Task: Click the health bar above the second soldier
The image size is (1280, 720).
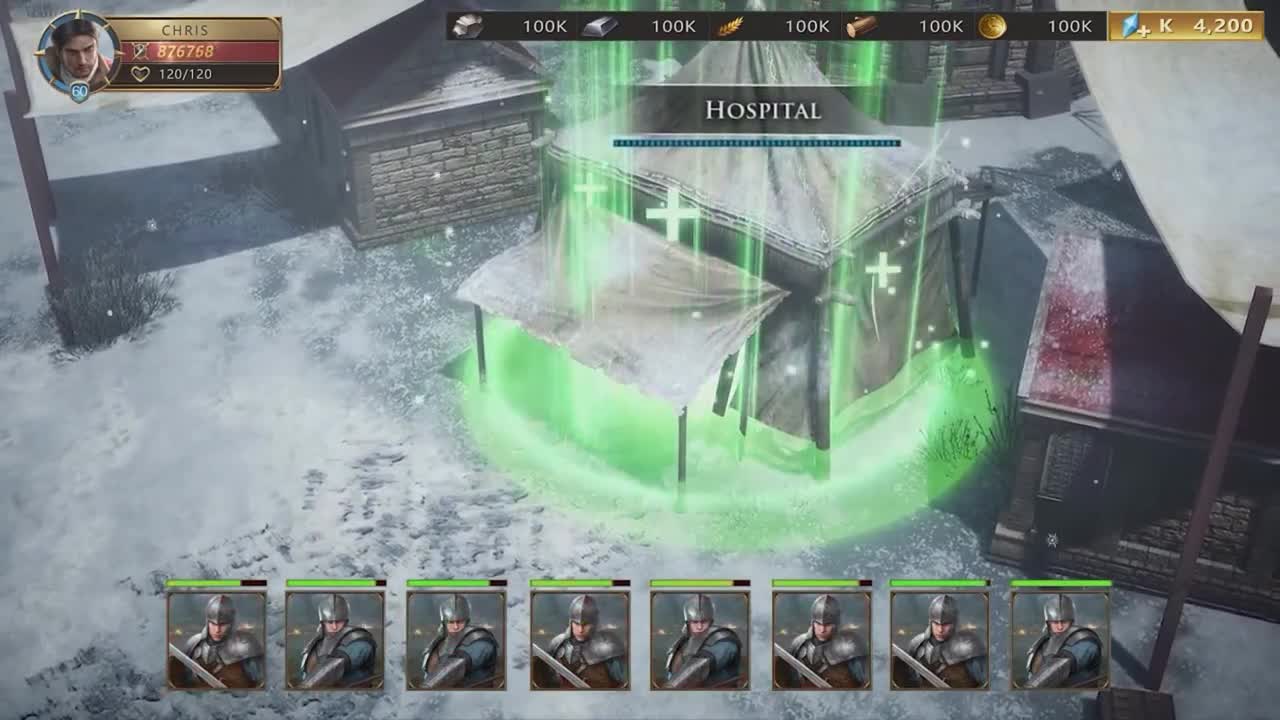Action: tap(331, 583)
